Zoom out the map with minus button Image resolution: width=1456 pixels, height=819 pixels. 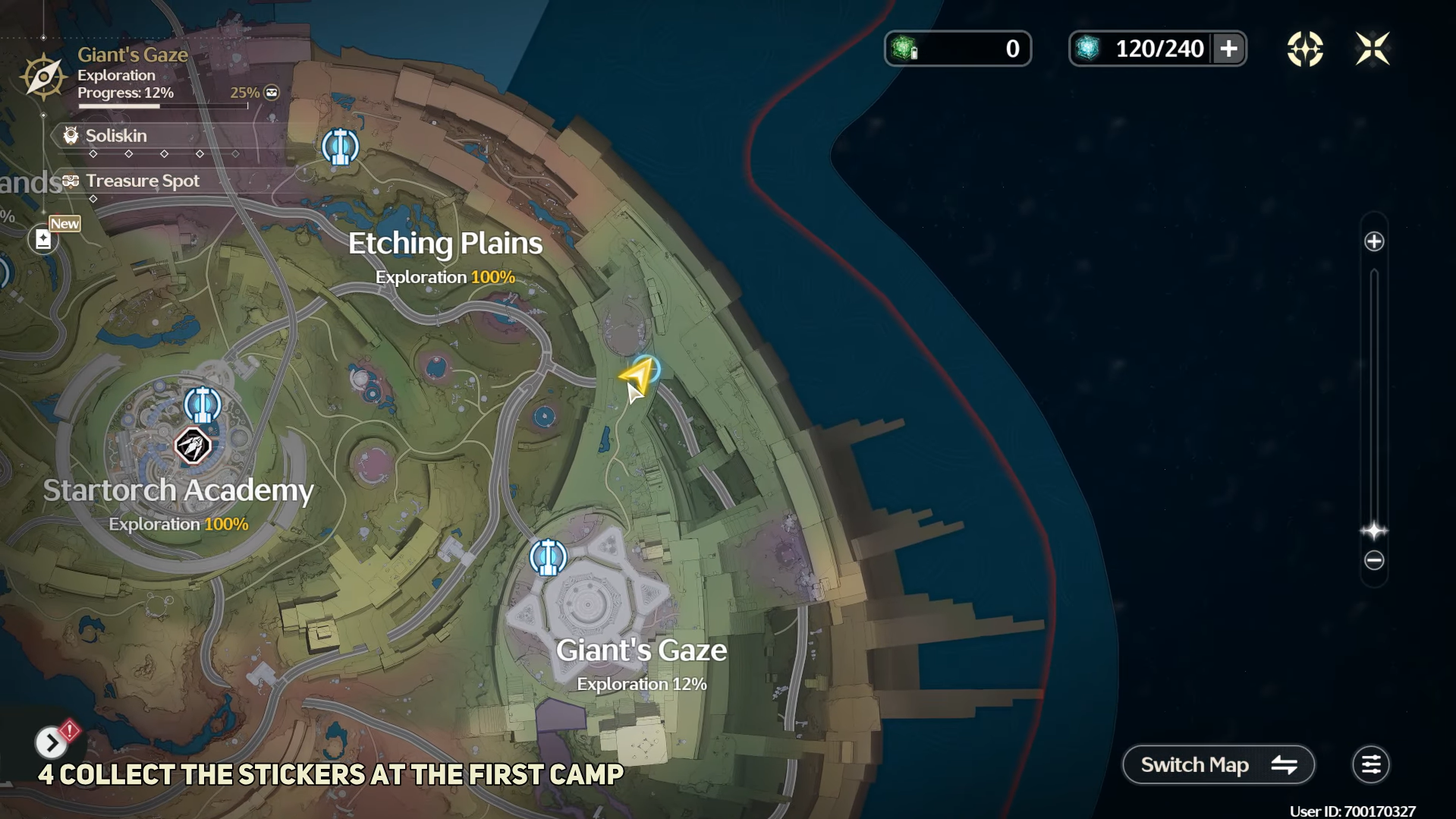1374,561
